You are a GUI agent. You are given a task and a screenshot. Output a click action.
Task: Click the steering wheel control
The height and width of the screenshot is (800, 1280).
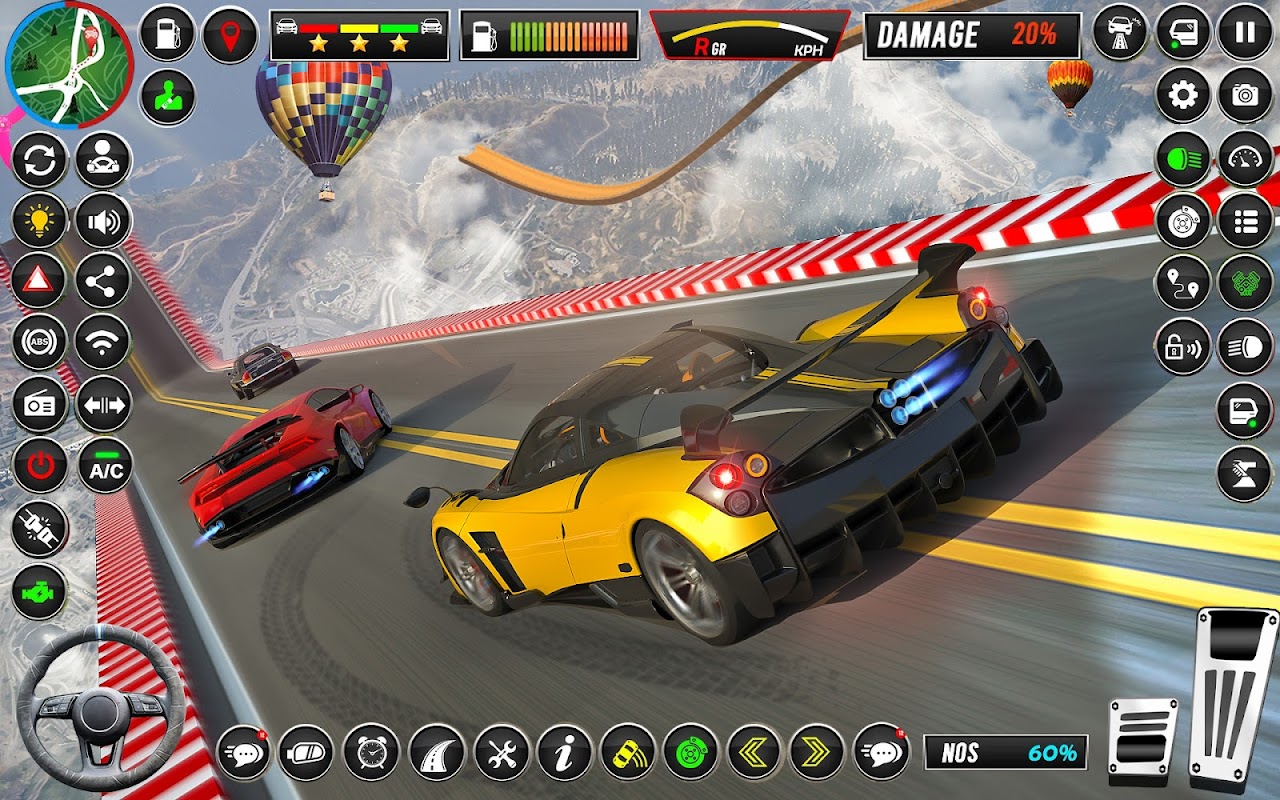coord(101,709)
